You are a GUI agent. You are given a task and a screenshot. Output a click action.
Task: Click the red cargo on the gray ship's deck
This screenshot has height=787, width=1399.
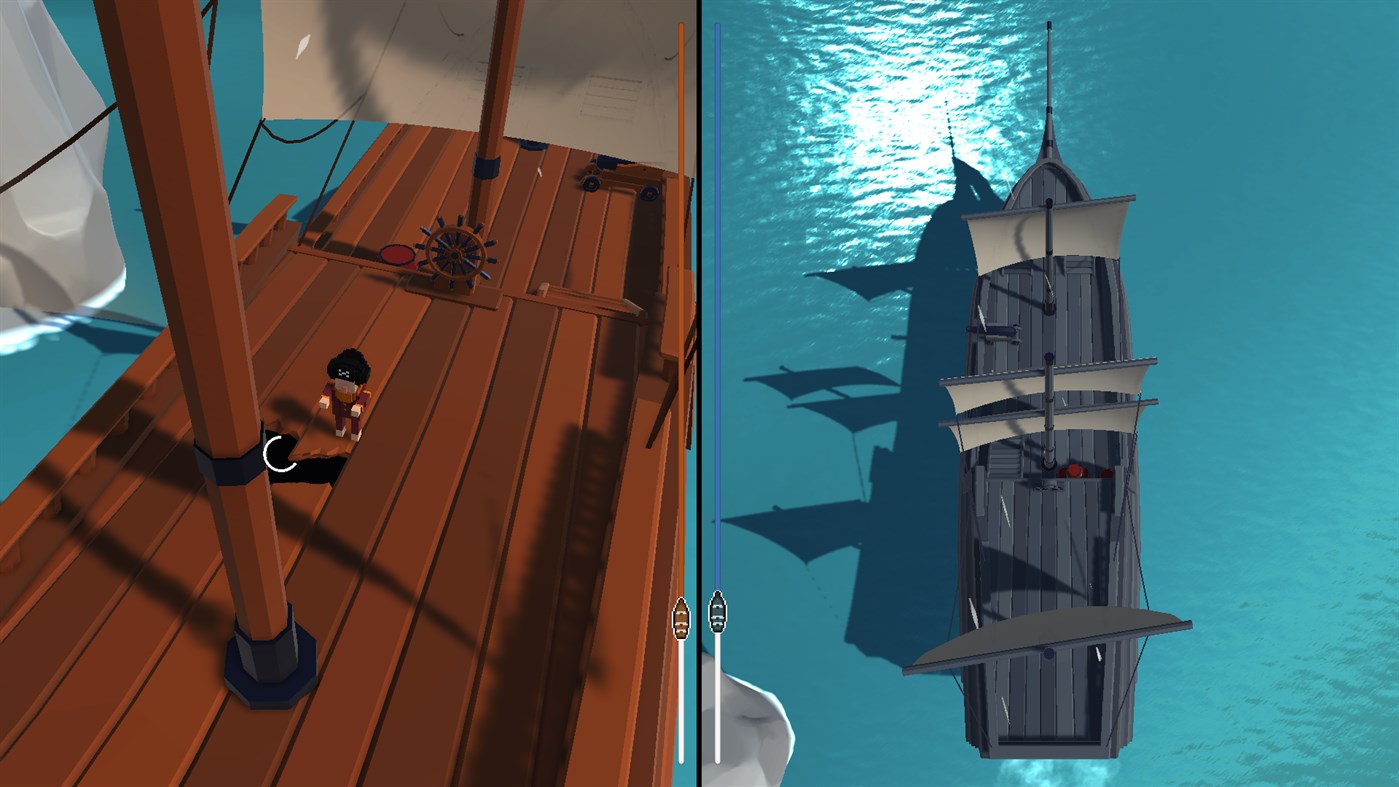pyautogui.click(x=1075, y=470)
